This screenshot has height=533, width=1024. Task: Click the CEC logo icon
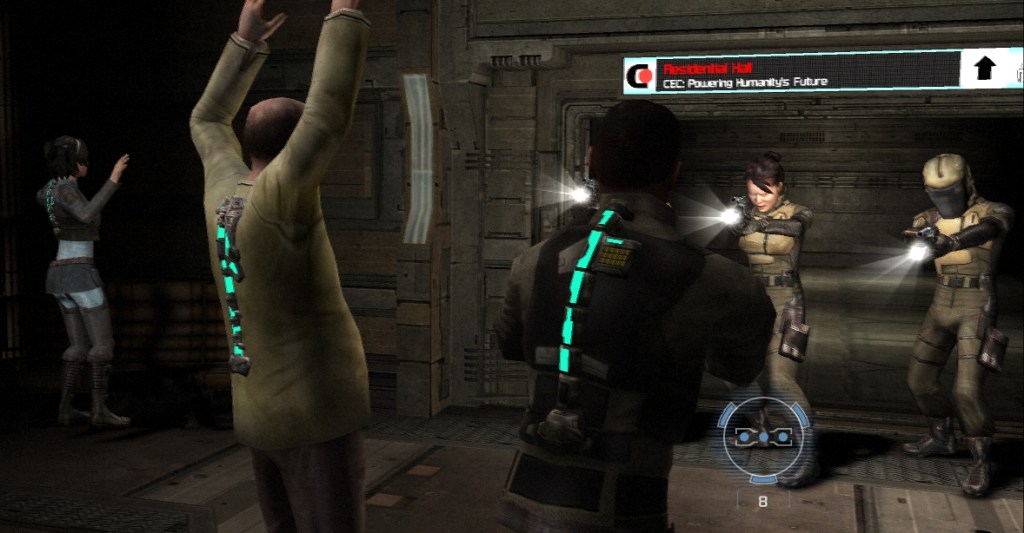[639, 75]
